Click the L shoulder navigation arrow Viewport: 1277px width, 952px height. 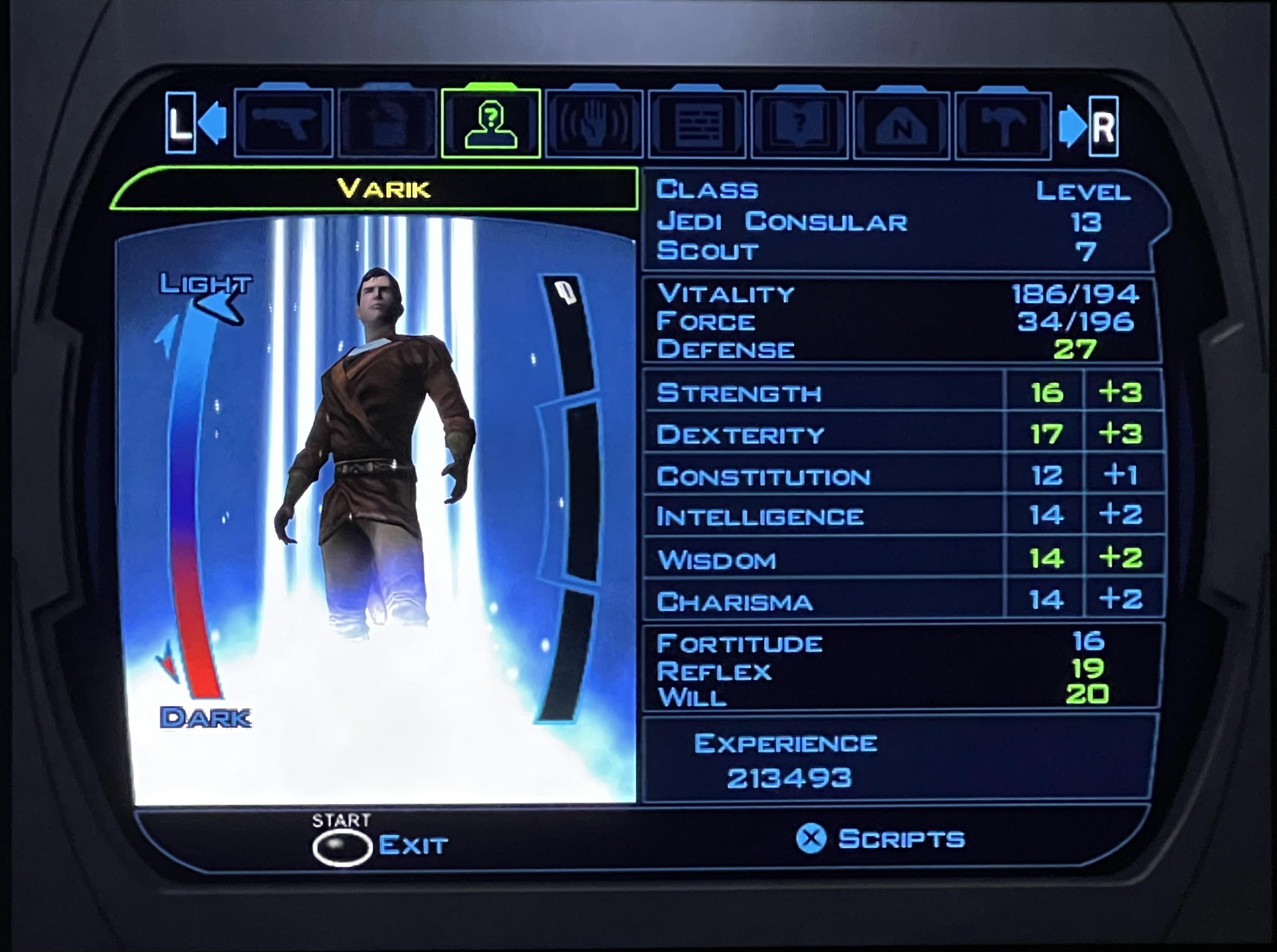click(180, 123)
